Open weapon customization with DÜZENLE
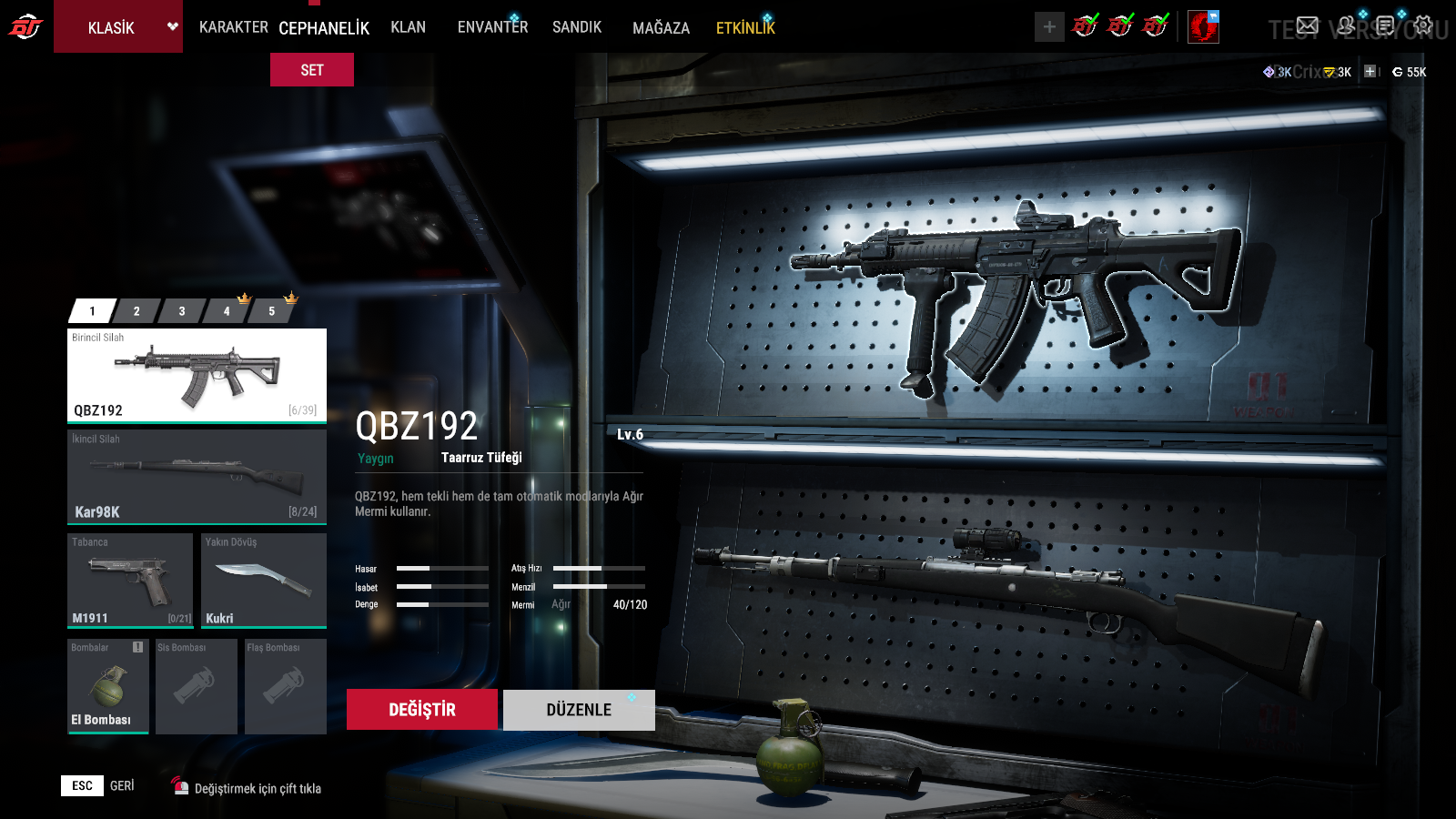The width and height of the screenshot is (1456, 819). coord(579,710)
